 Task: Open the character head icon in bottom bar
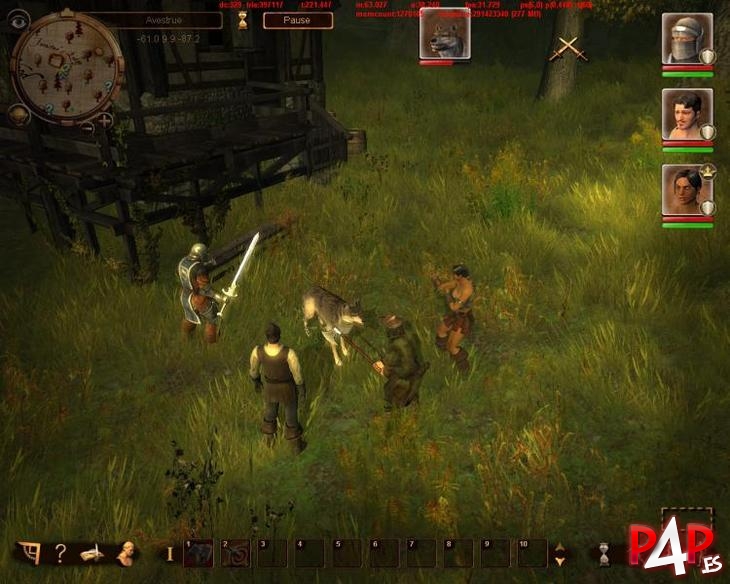(x=127, y=552)
